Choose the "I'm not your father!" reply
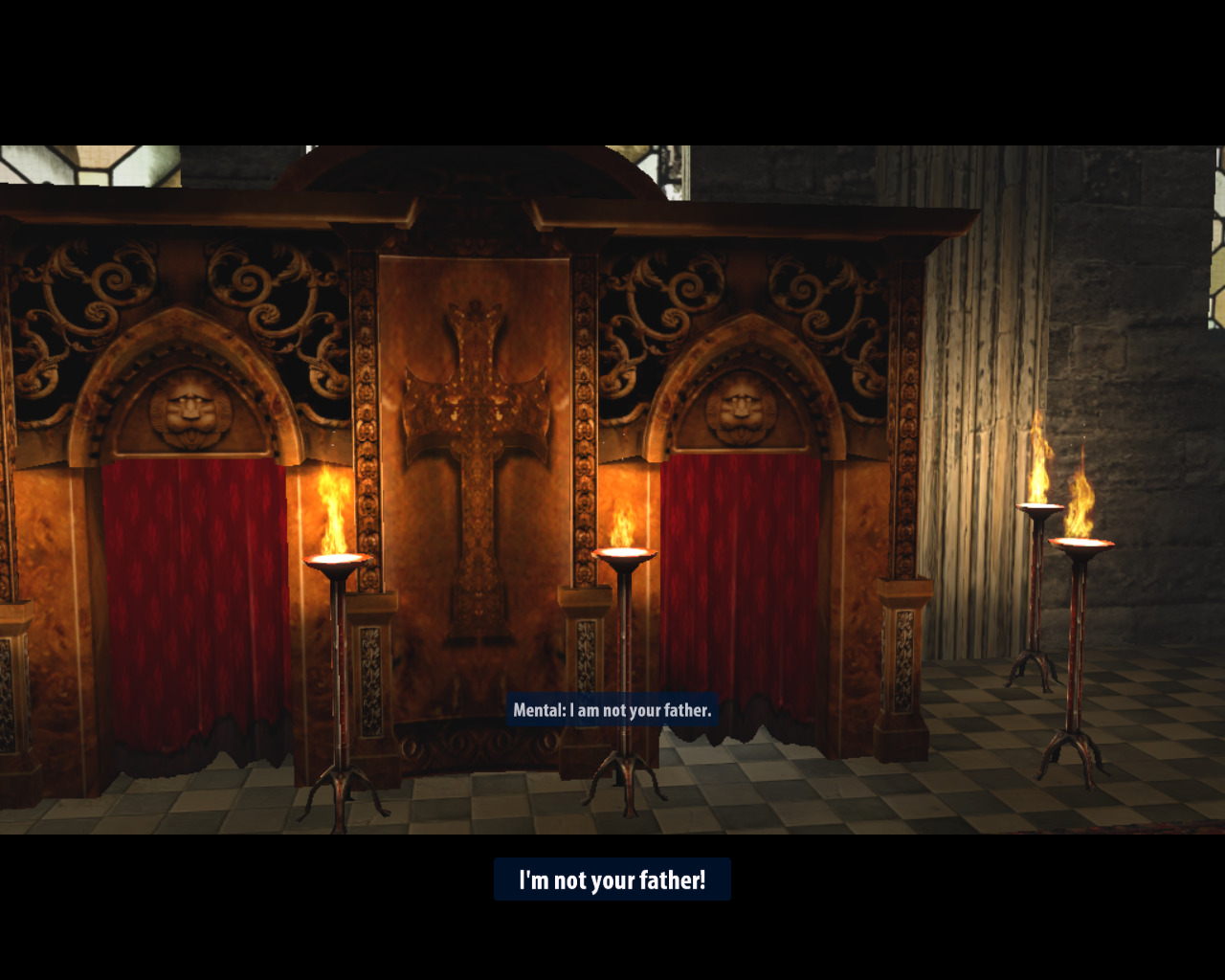1225x980 pixels. (x=612, y=880)
